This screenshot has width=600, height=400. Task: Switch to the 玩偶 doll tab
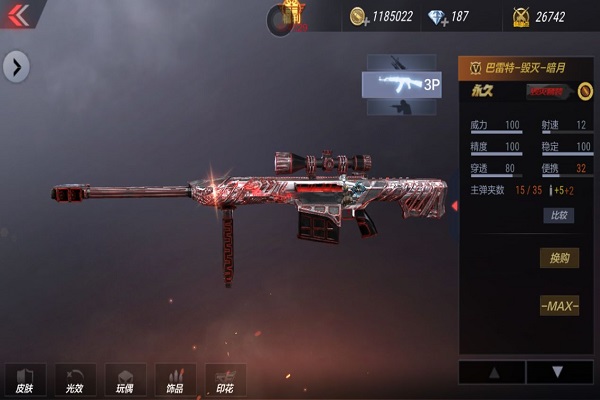click(x=124, y=380)
